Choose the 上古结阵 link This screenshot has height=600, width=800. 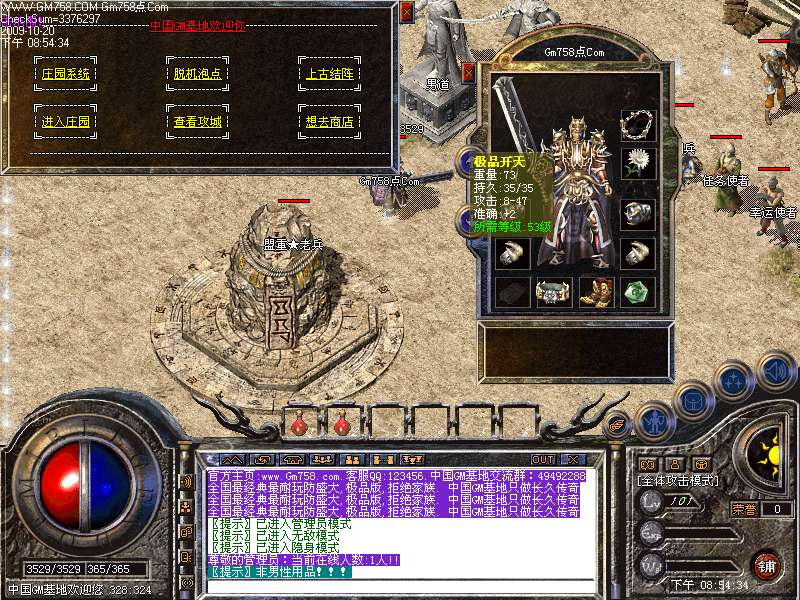tap(329, 74)
